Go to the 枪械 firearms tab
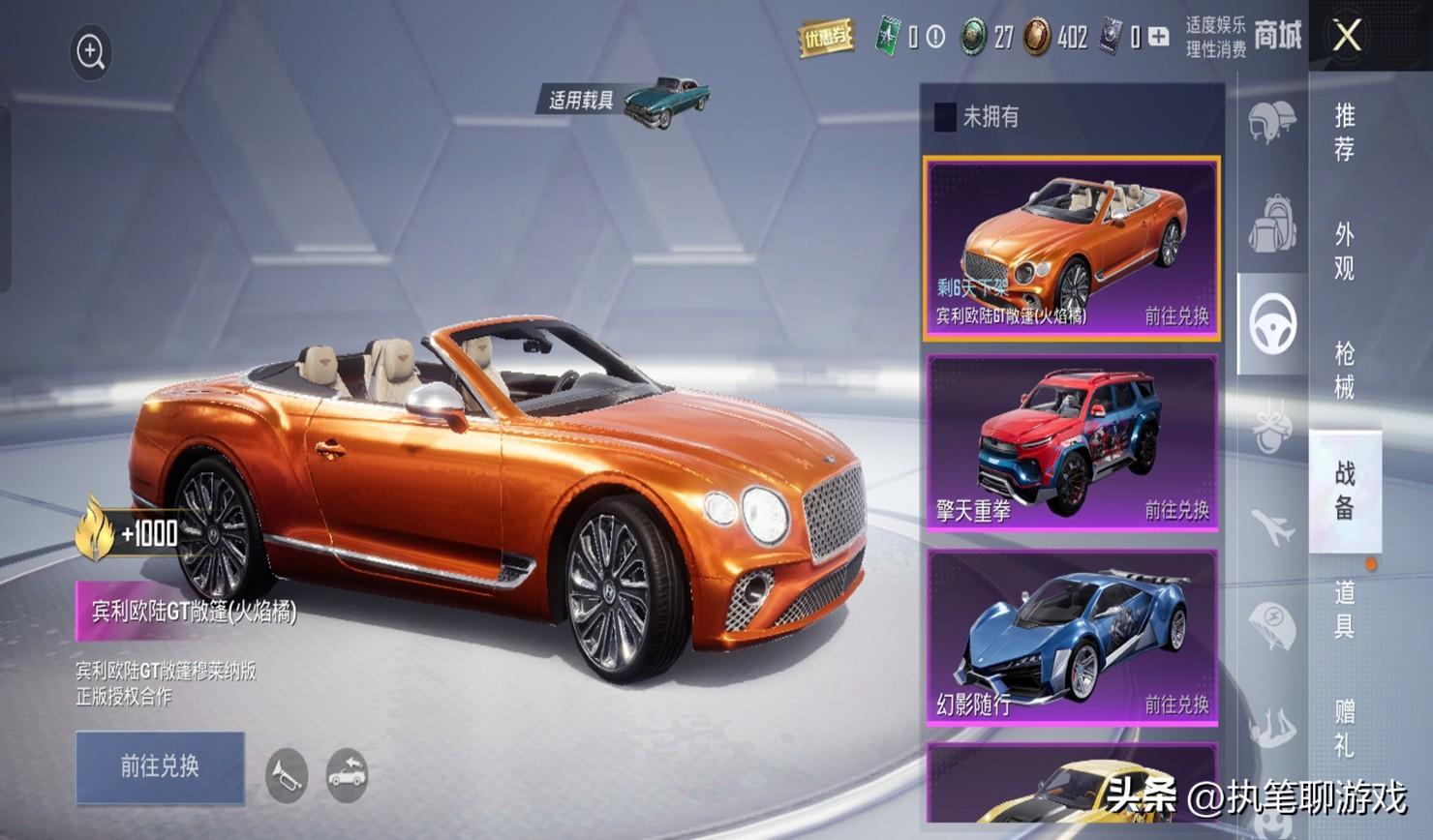 tap(1345, 370)
